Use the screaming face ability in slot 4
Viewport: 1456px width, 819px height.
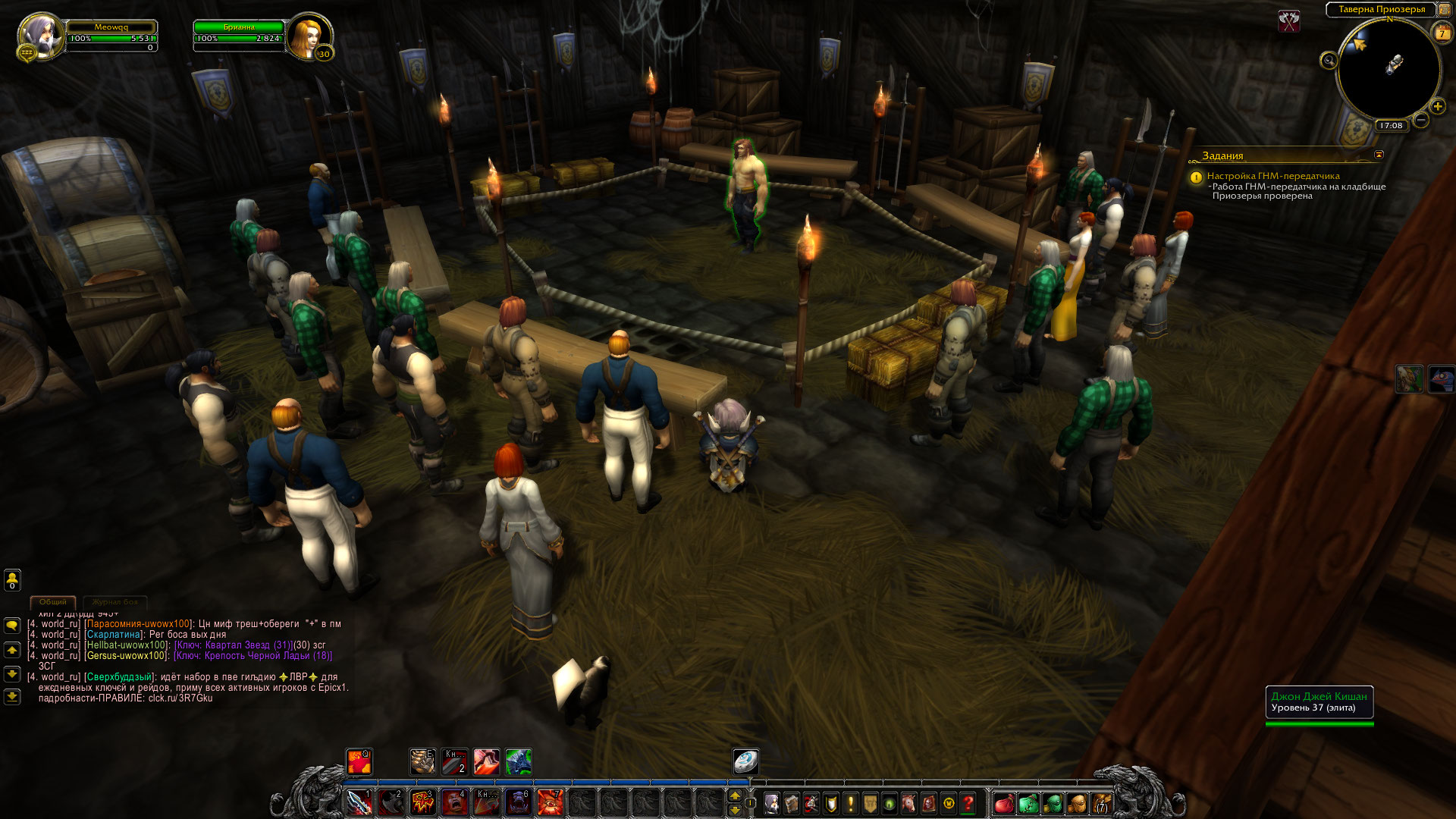[454, 802]
